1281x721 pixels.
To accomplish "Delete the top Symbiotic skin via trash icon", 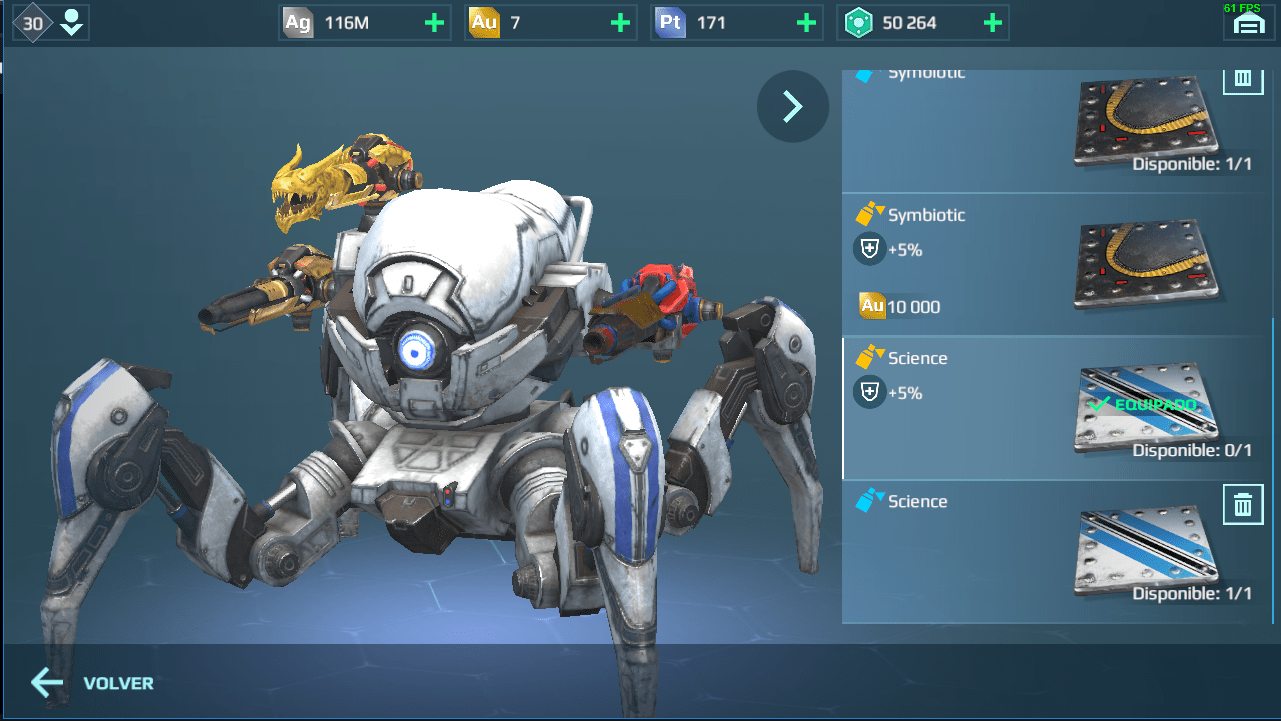I will pos(1243,77).
